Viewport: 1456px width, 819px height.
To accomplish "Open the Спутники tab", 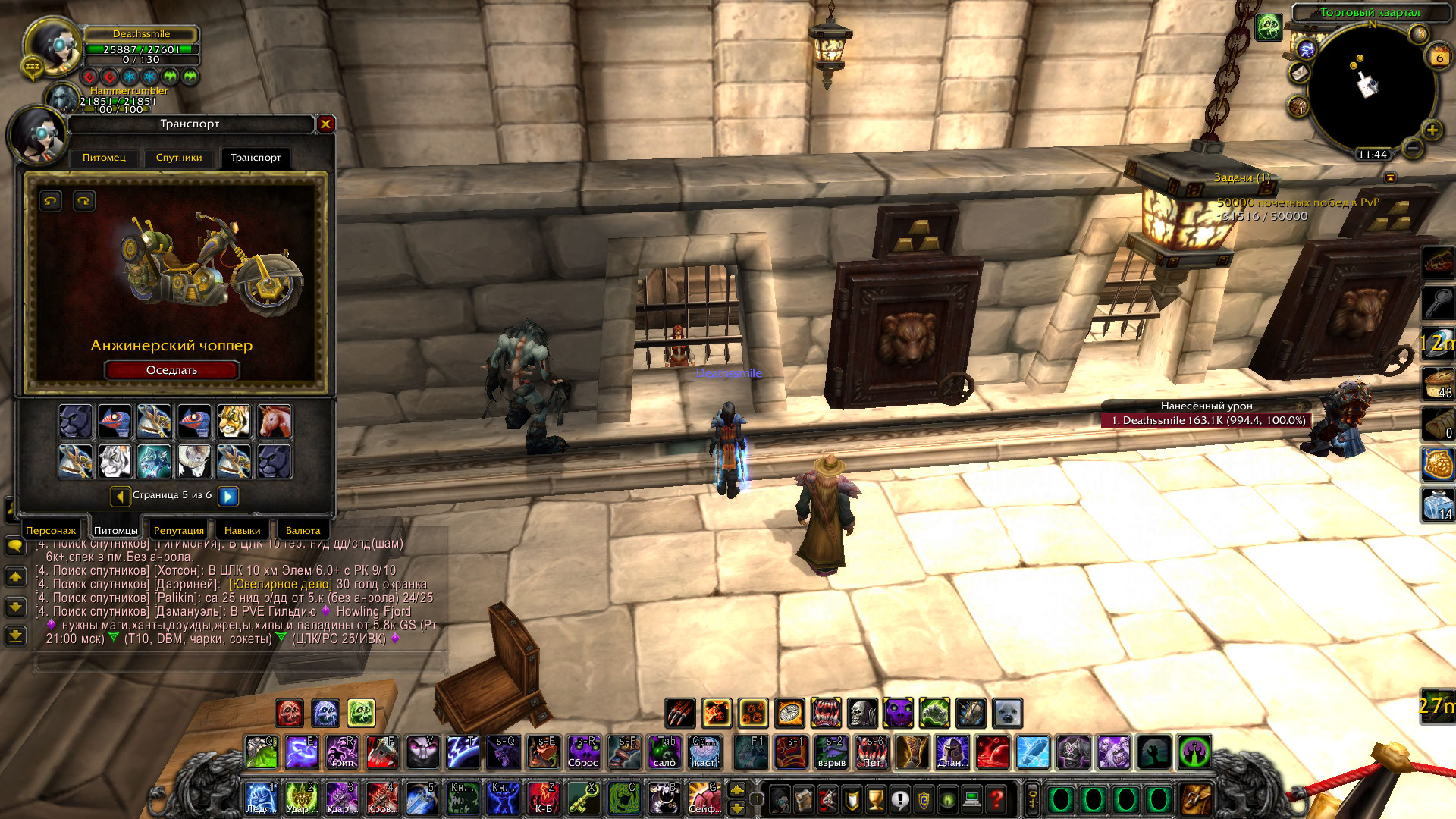I will [179, 158].
